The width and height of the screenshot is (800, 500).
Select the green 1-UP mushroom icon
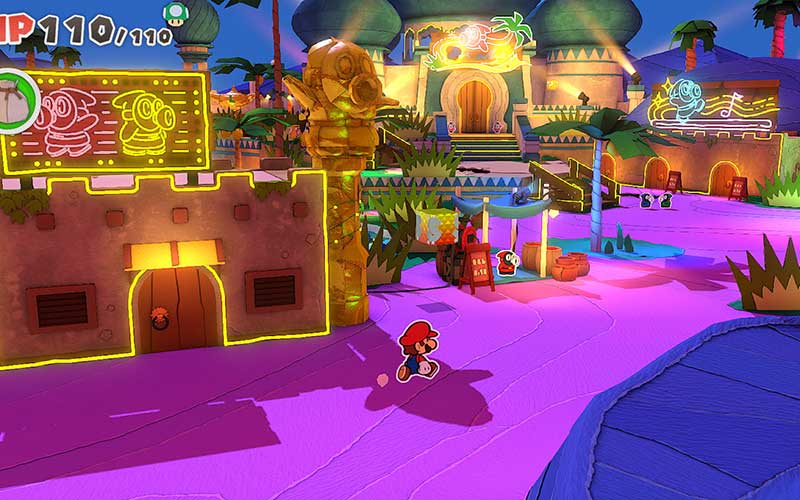(175, 13)
